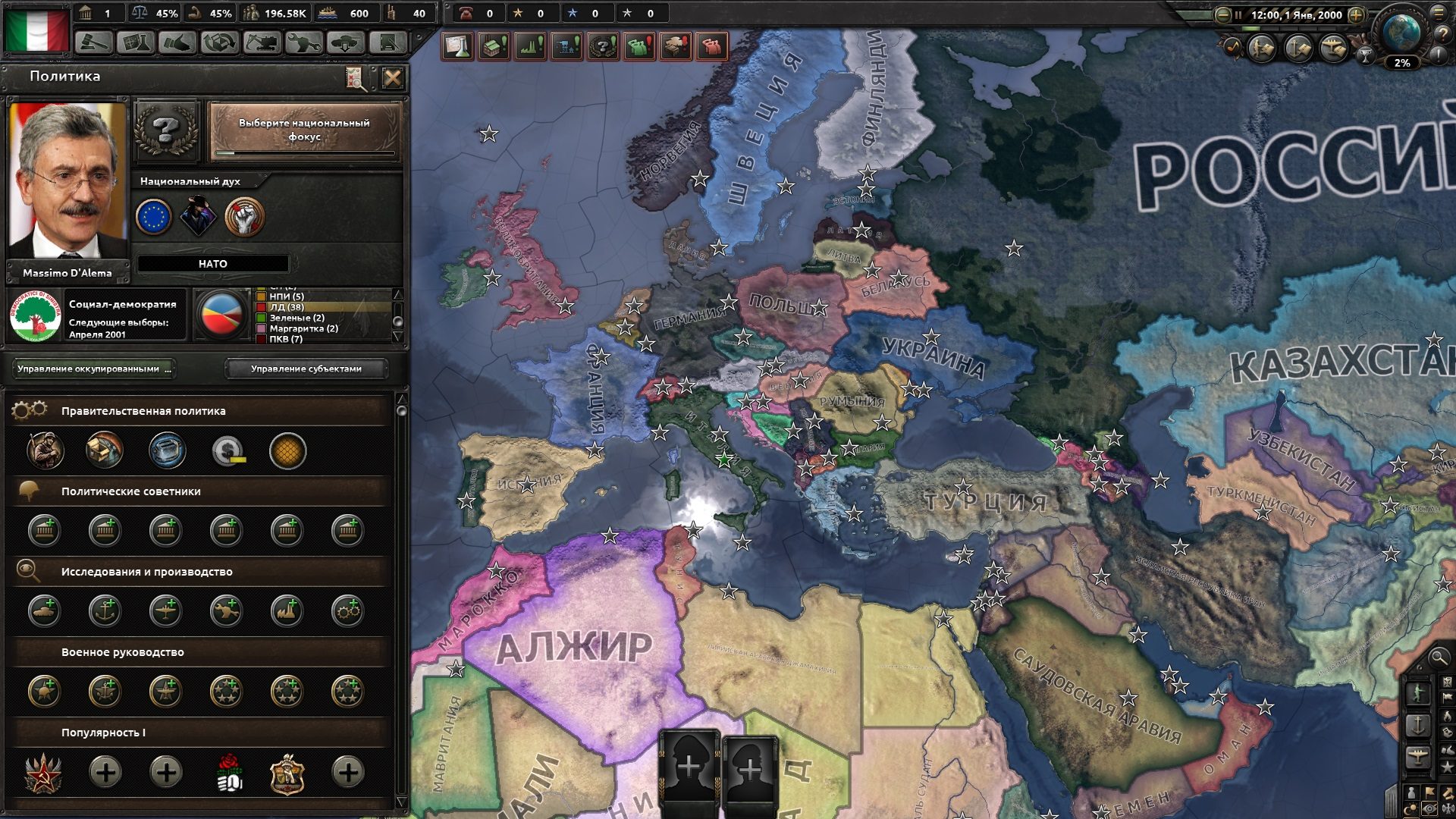The height and width of the screenshot is (819, 1456).
Task: Open the deployment menu tank icon
Action: pyautogui.click(x=346, y=43)
